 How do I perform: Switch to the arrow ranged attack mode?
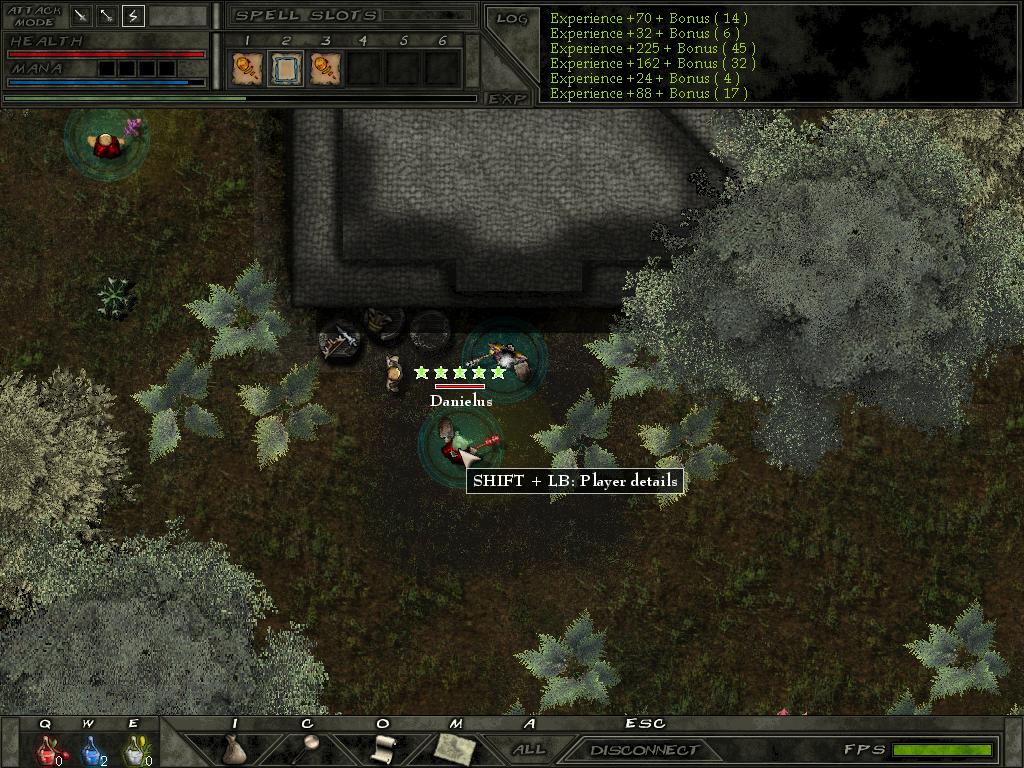(x=106, y=16)
